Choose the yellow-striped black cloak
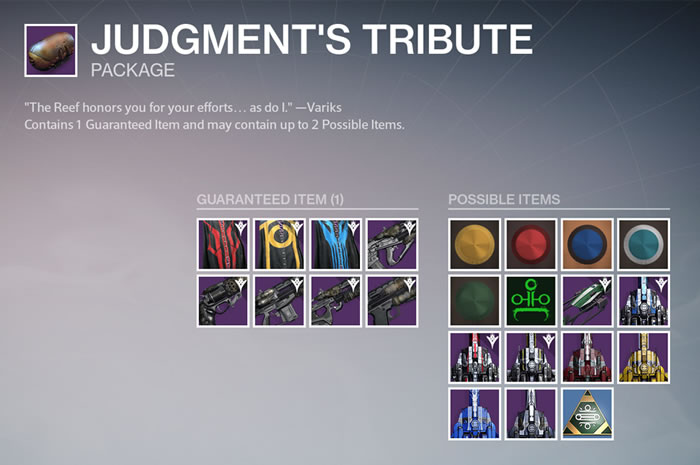The height and width of the screenshot is (465, 700). tap(279, 244)
